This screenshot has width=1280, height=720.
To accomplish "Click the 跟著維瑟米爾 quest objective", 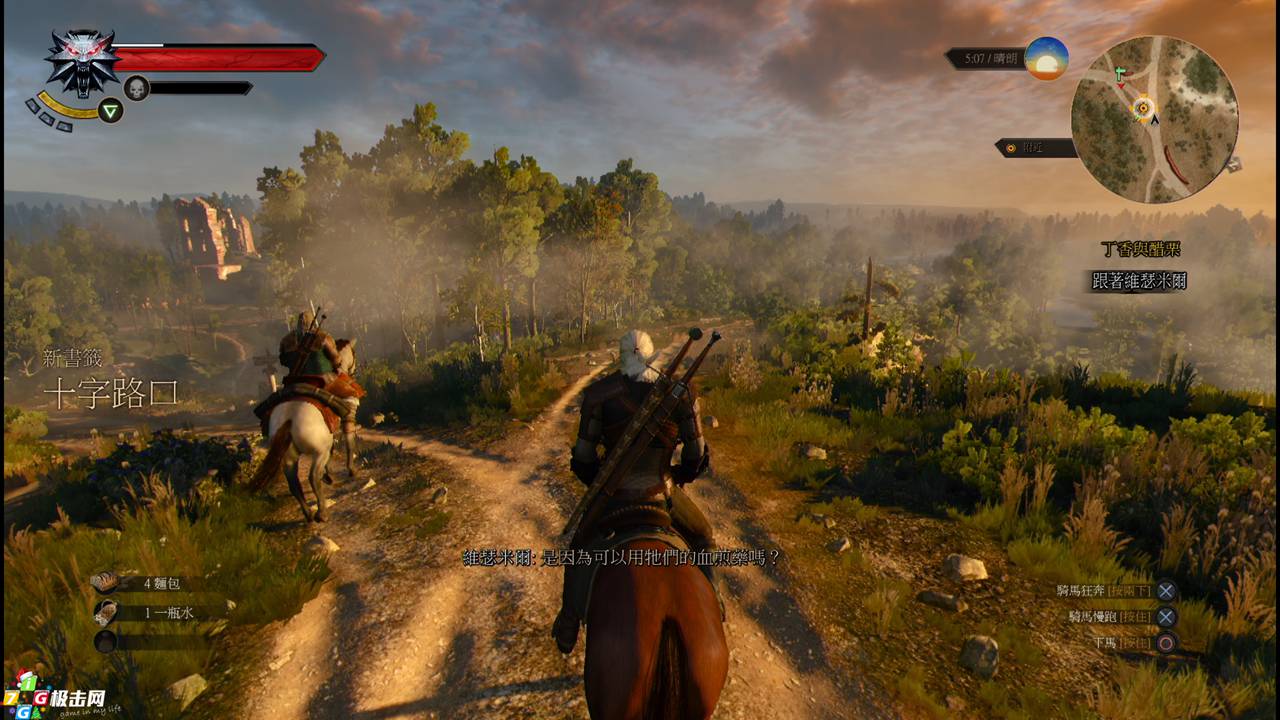I will 1139,281.
